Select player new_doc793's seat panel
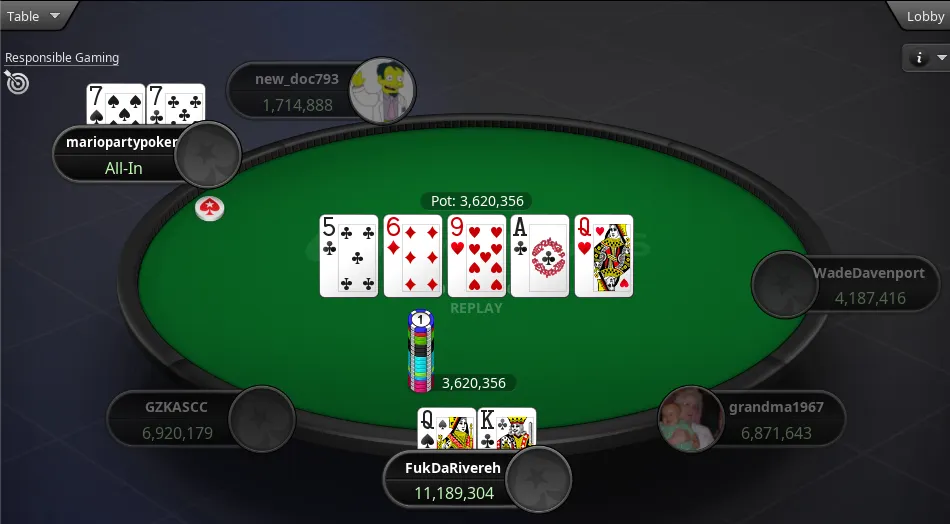The image size is (950, 524). point(290,91)
